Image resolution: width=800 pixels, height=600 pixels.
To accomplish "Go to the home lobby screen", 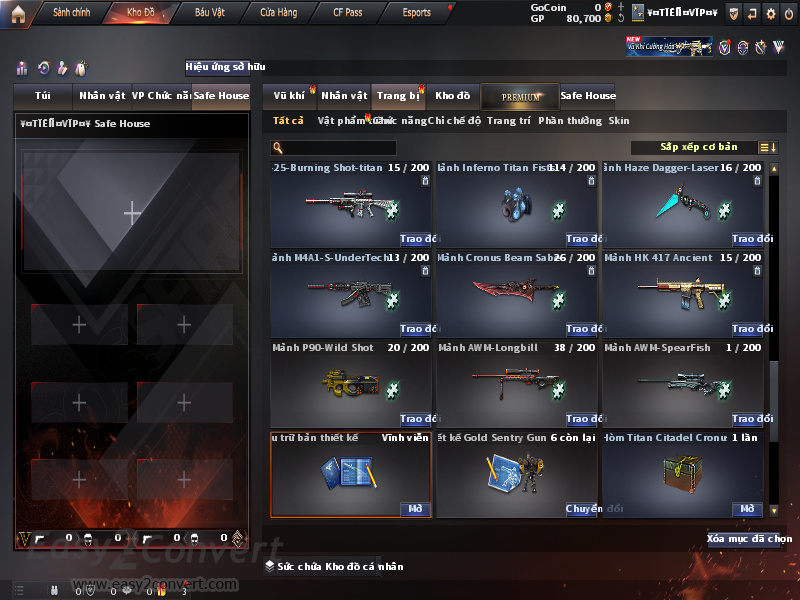I will 18,13.
